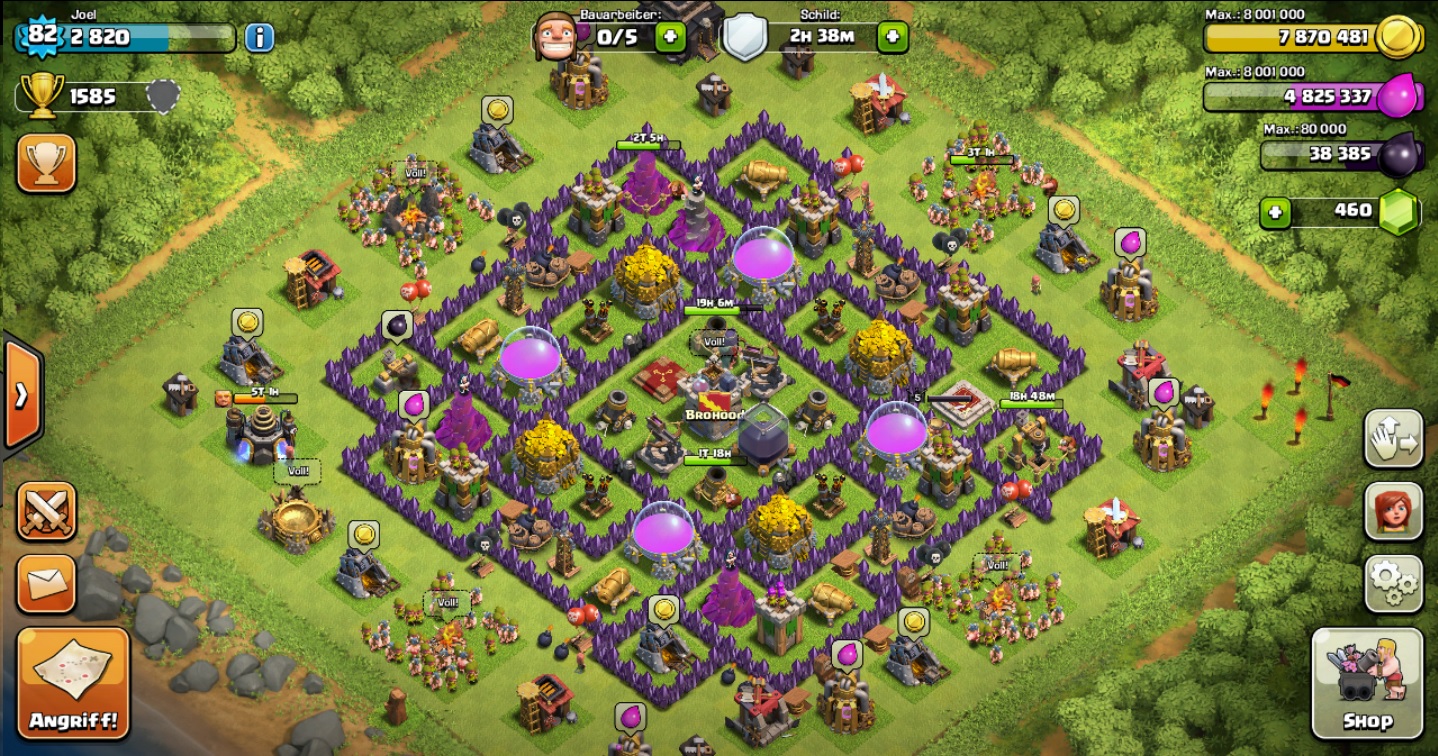This screenshot has height=756, width=1438.
Task: Buy gems with the green plus
Action: tap(1274, 212)
